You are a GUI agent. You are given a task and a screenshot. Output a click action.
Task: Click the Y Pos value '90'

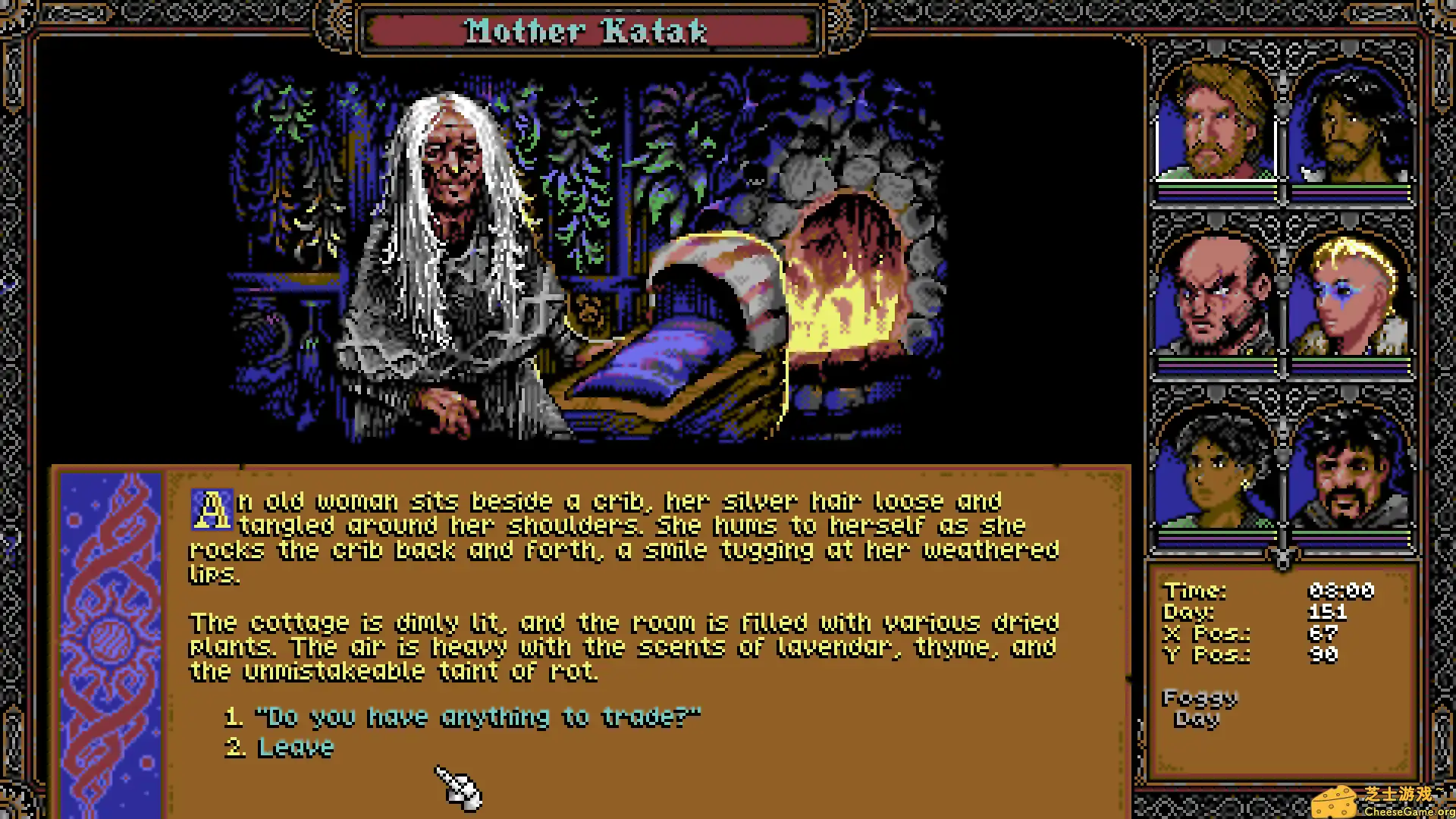1323,656
